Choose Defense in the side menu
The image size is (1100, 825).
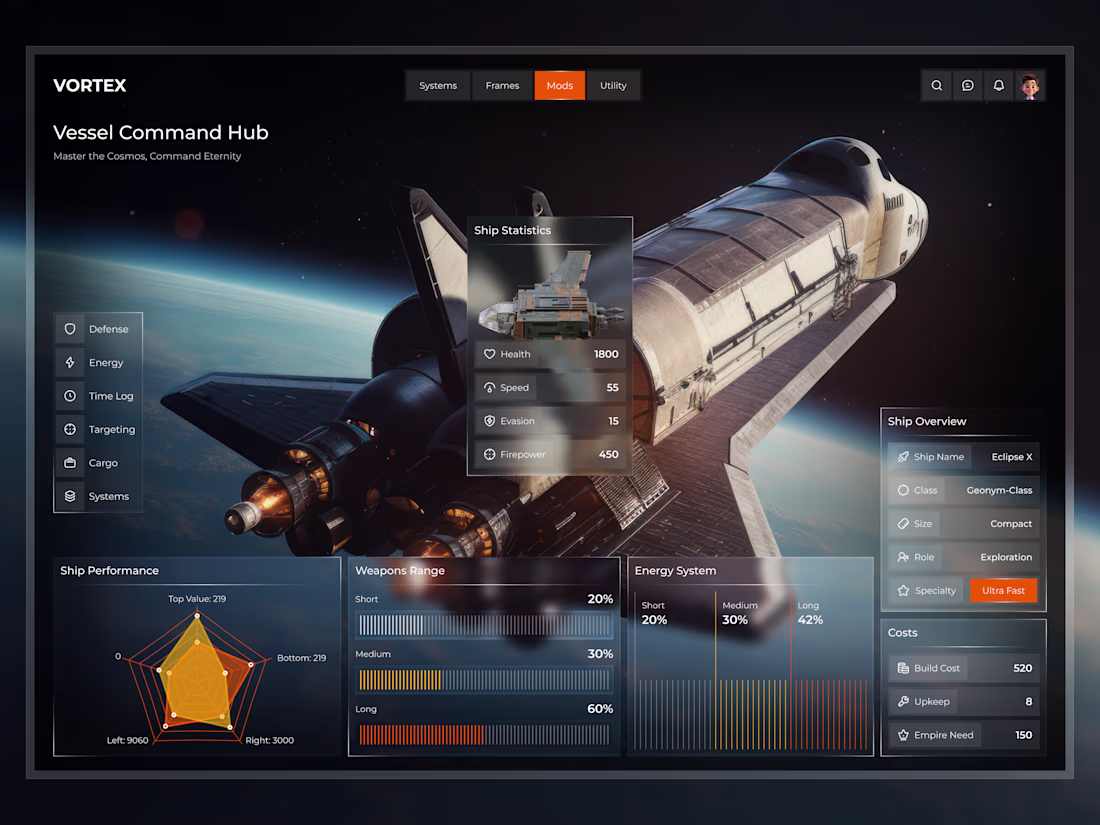[98, 329]
